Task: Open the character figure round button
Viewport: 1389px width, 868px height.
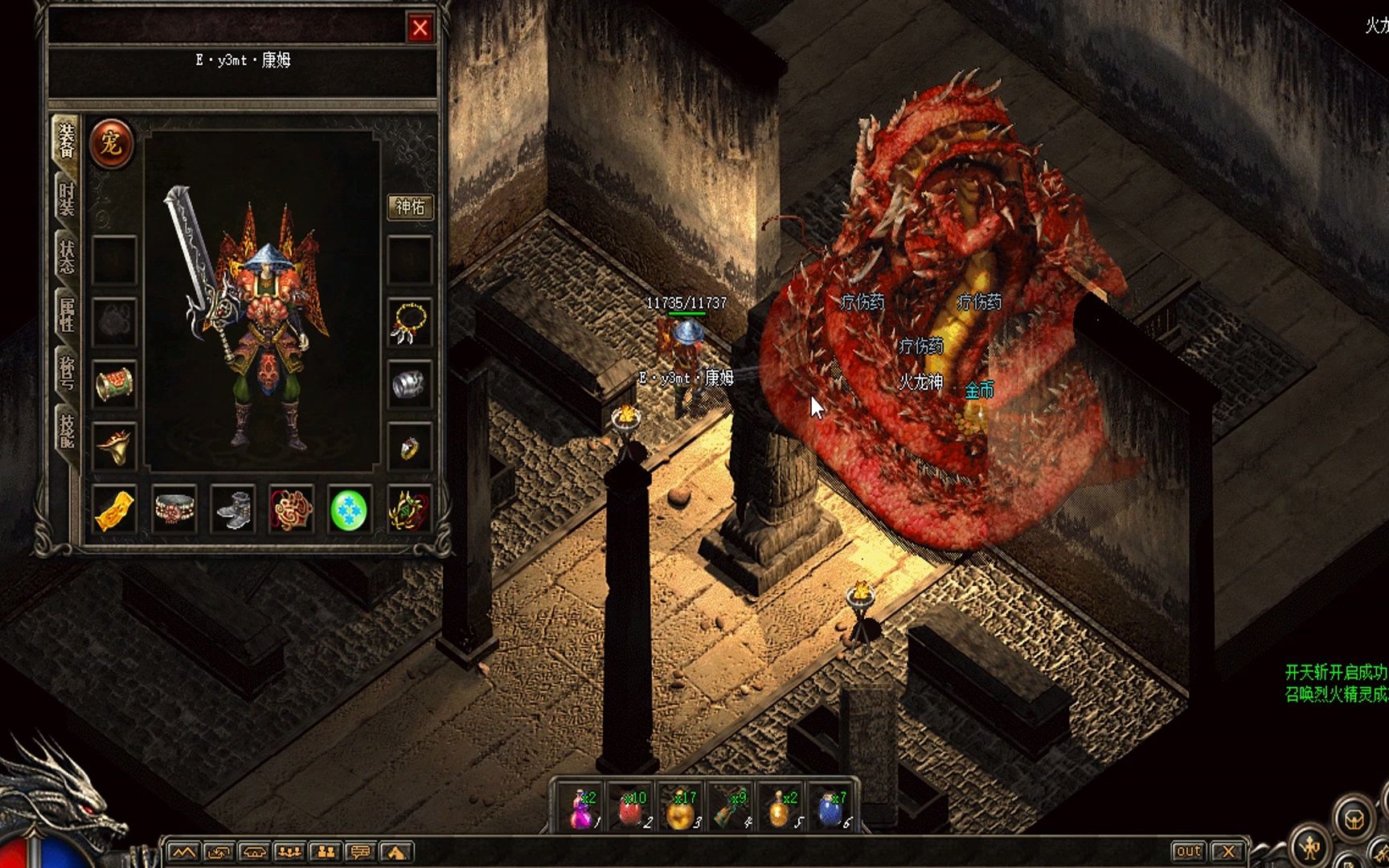Action: tap(1311, 846)
